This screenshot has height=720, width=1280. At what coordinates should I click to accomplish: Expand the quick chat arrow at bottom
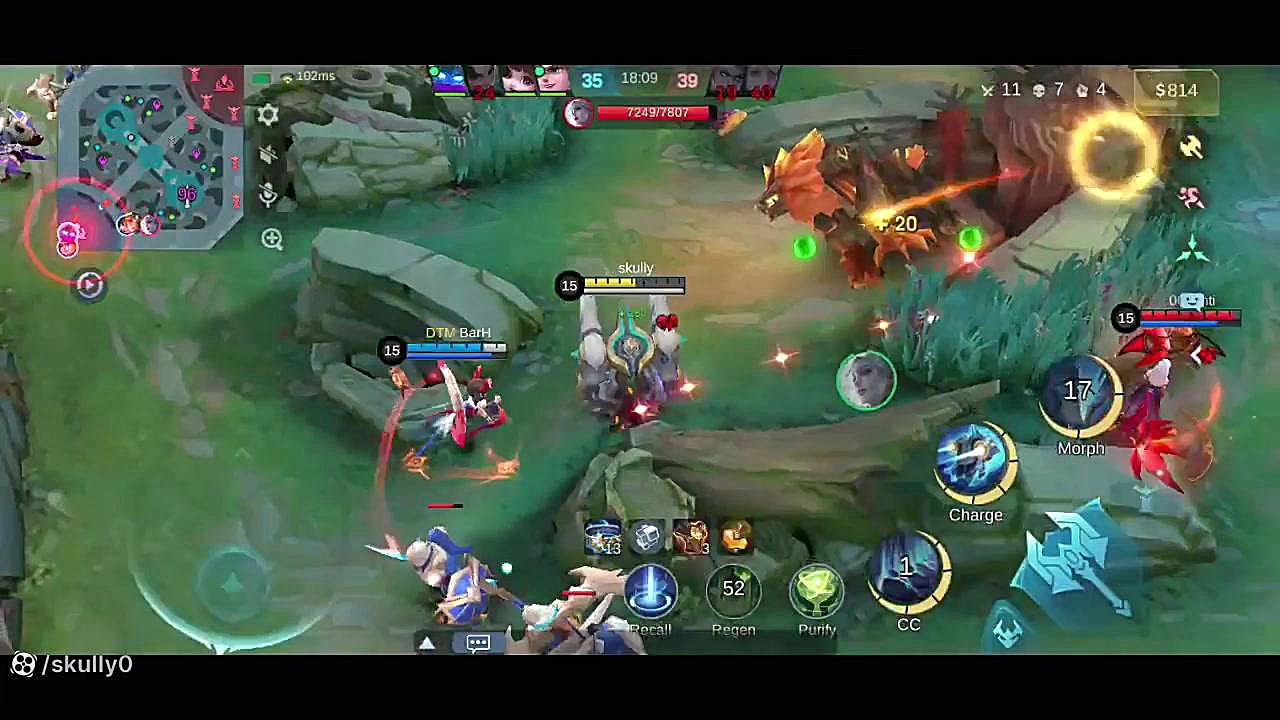click(428, 643)
